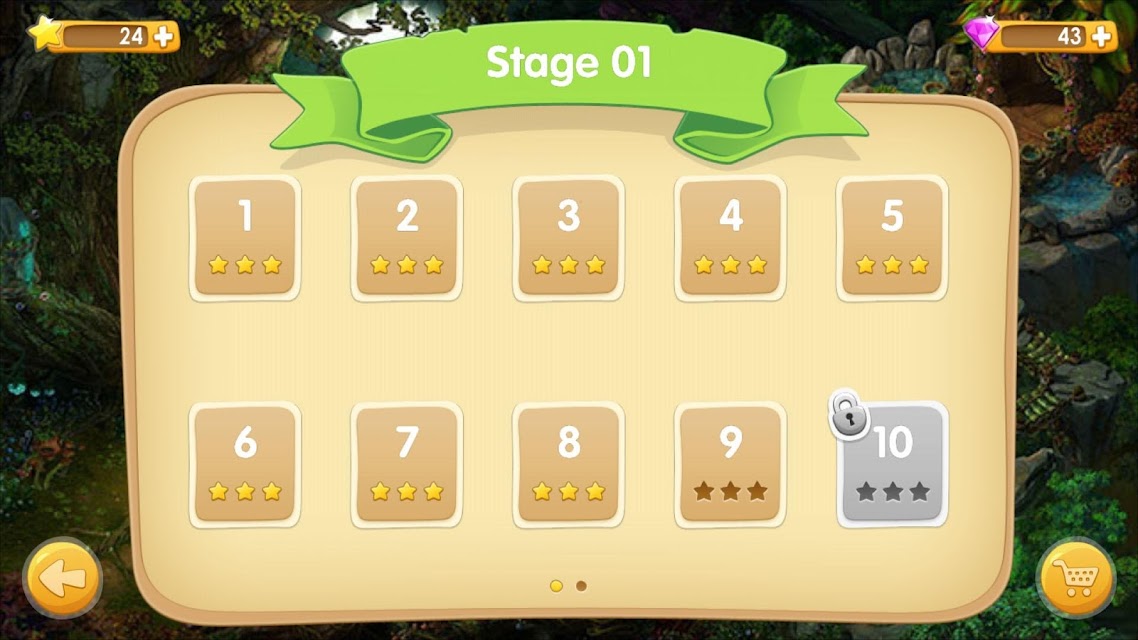Select level 5 tile
This screenshot has width=1138, height=640.
892,238
